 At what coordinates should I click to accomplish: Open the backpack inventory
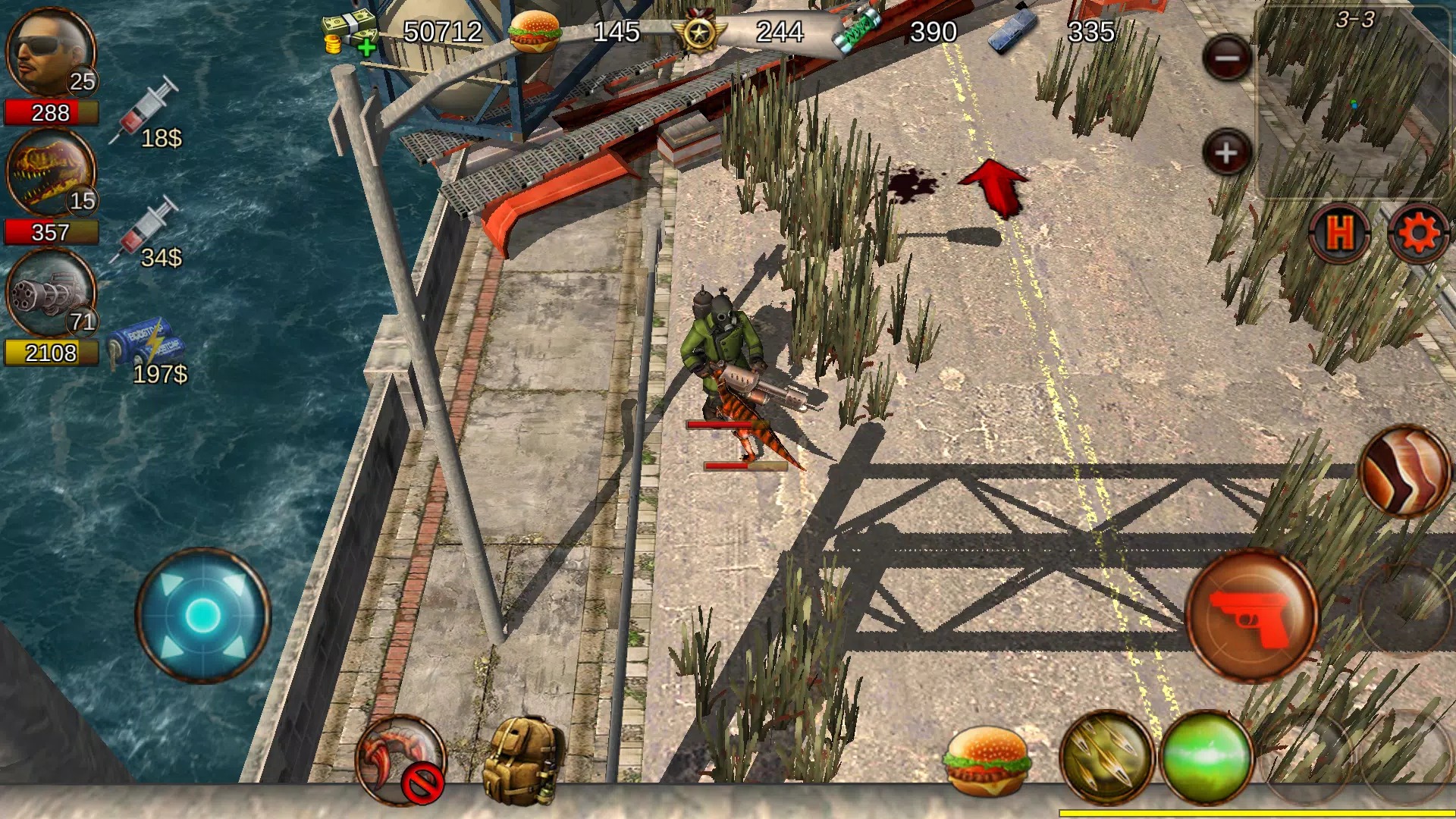[x=523, y=761]
